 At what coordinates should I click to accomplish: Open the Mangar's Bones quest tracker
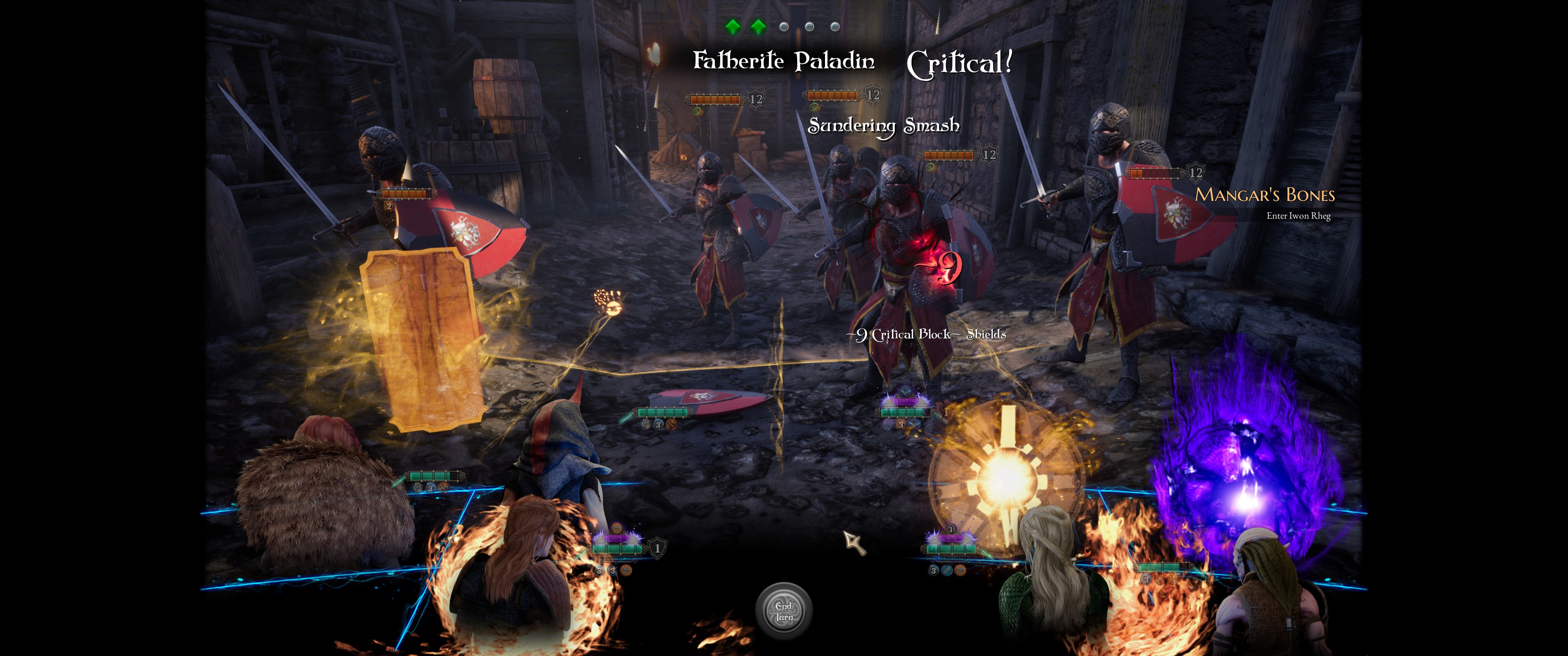click(1264, 195)
